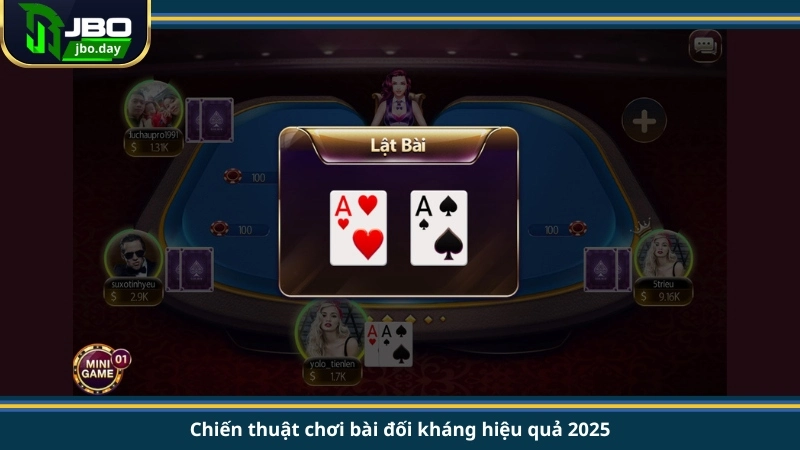View player luchaupro1991's avatar
Screen dimensions: 800x450
click(153, 105)
